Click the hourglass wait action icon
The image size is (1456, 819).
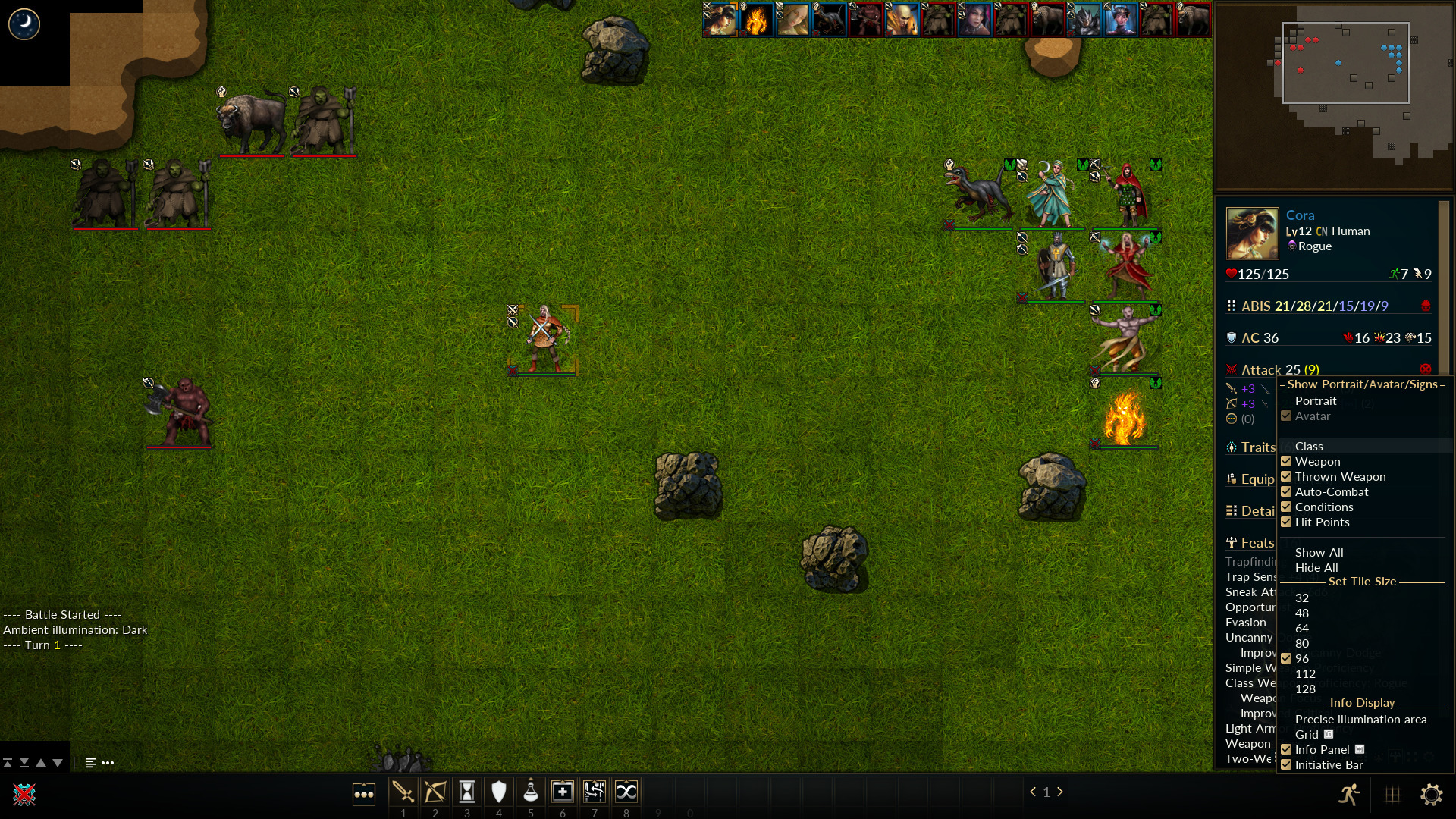467,792
